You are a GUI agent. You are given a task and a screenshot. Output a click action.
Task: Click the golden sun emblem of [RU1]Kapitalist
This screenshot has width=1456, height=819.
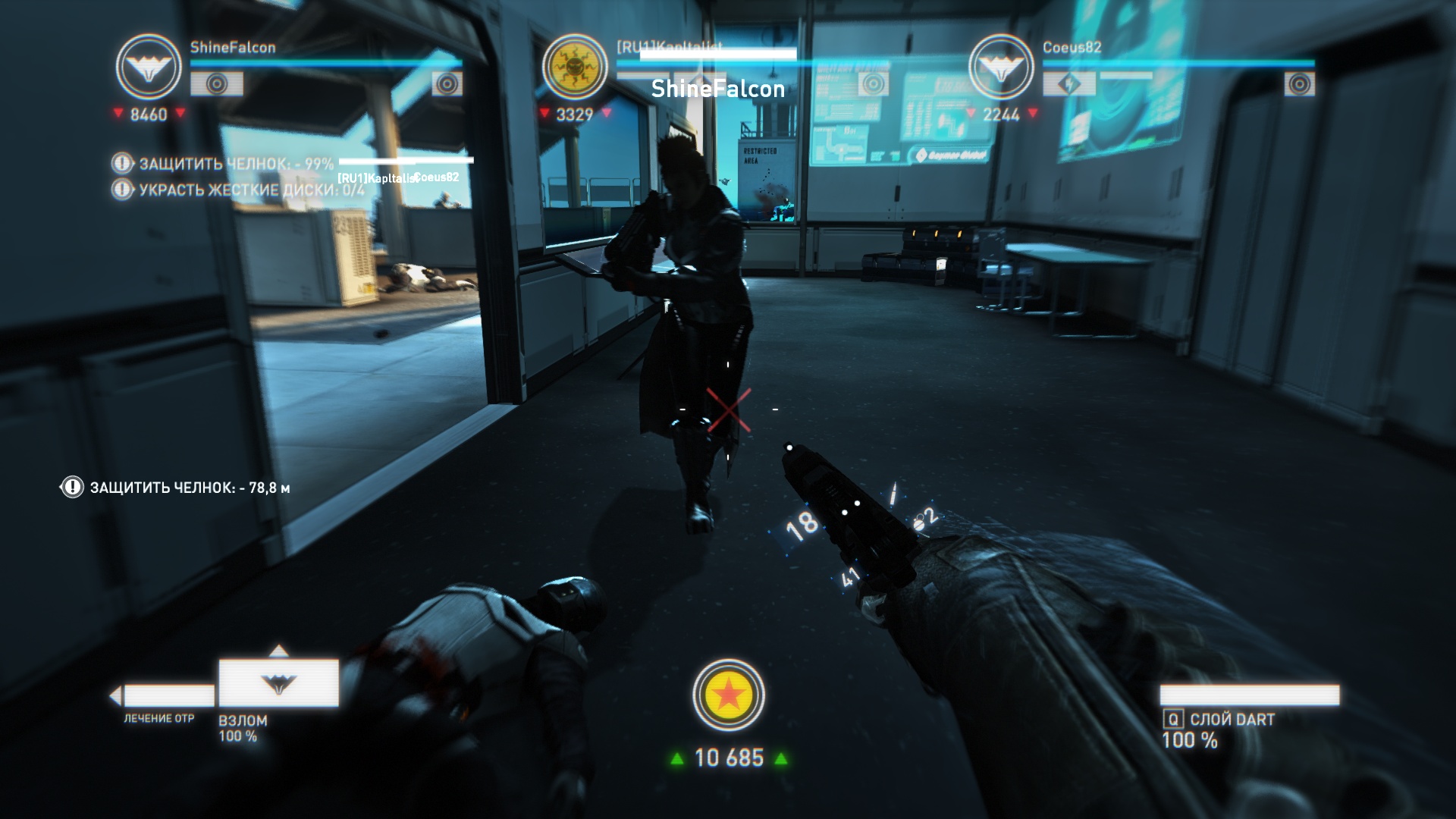click(575, 67)
